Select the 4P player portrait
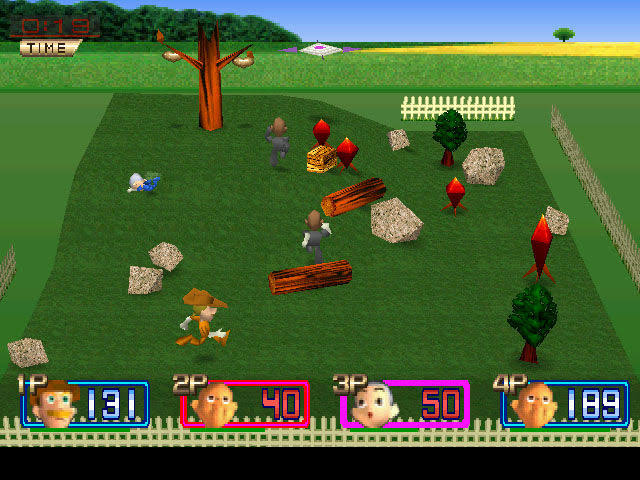Image resolution: width=640 pixels, height=480 pixels. (534, 405)
